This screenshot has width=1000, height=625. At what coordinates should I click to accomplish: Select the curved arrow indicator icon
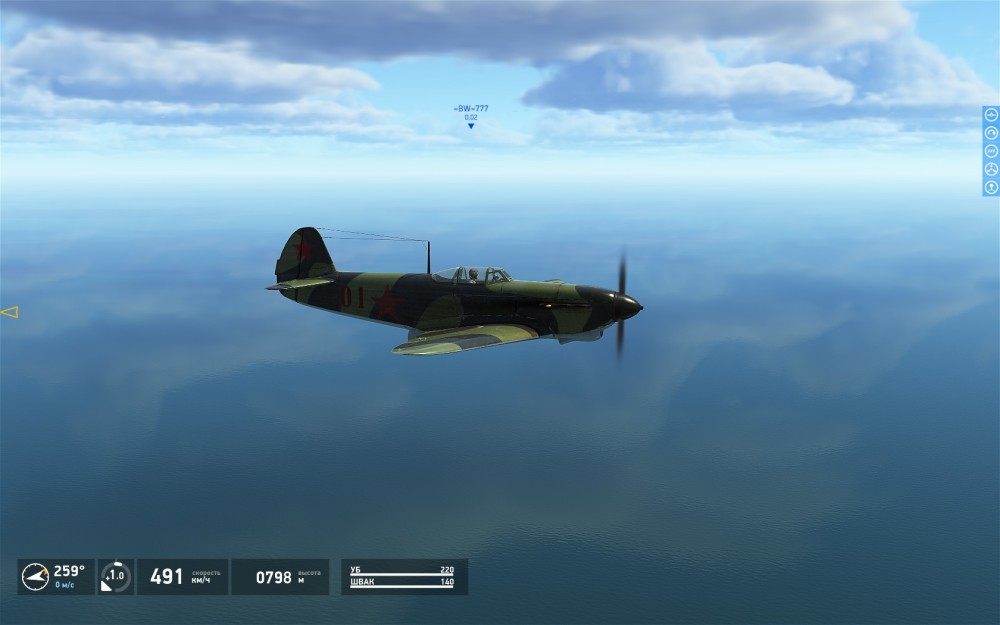coord(991,133)
